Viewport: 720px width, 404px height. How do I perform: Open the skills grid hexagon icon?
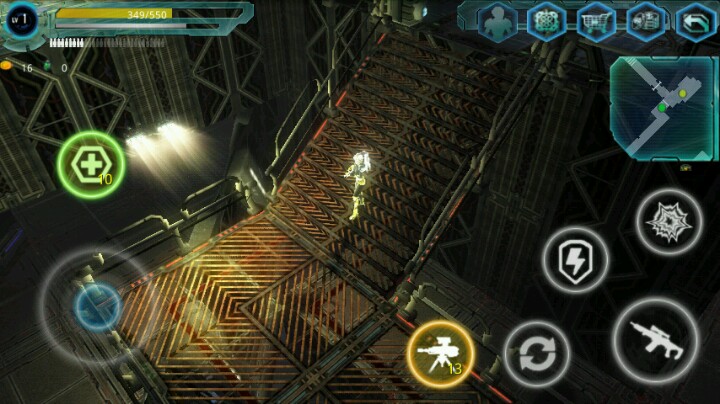[546, 21]
